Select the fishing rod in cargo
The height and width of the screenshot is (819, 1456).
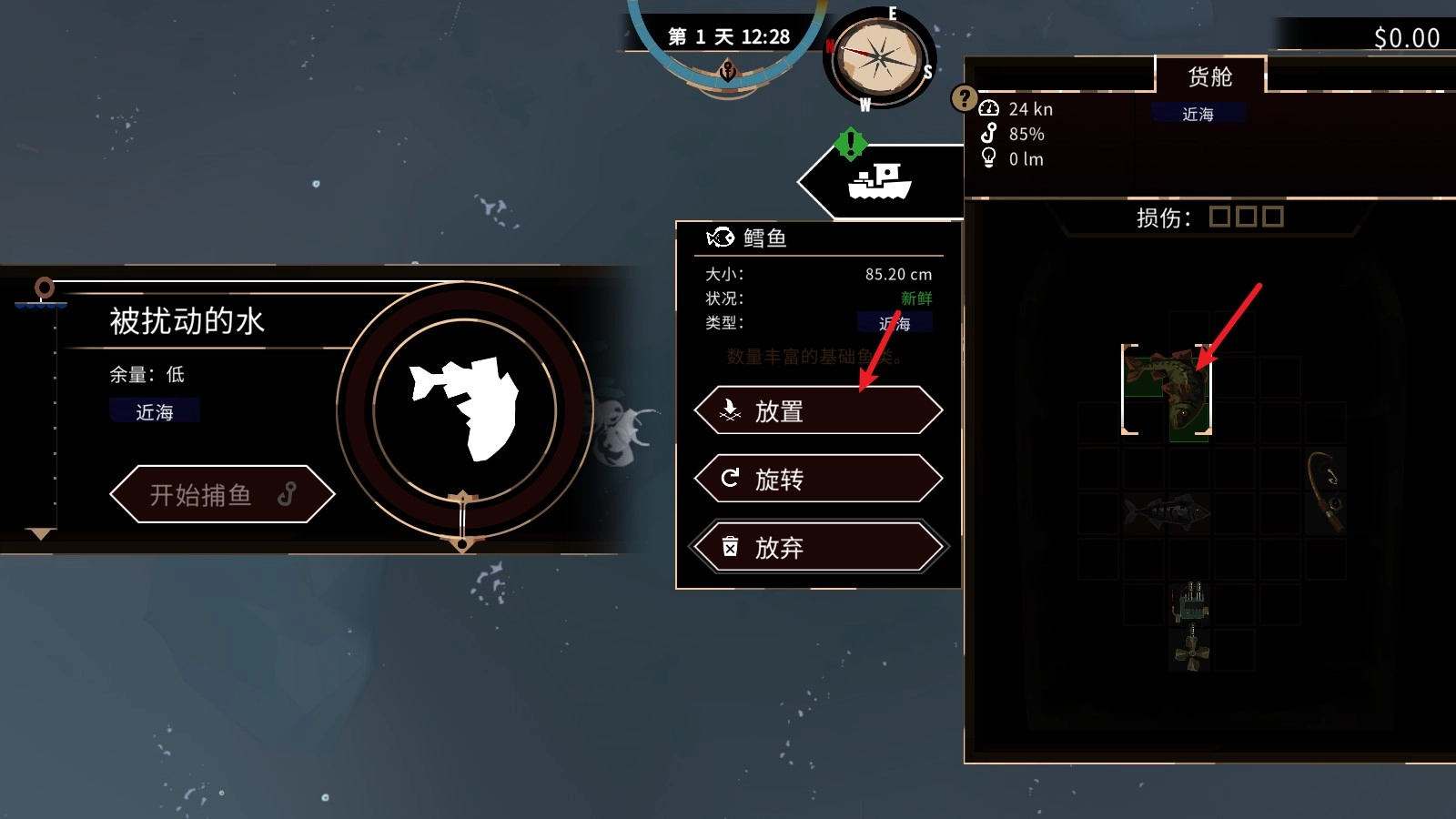pos(1325,491)
